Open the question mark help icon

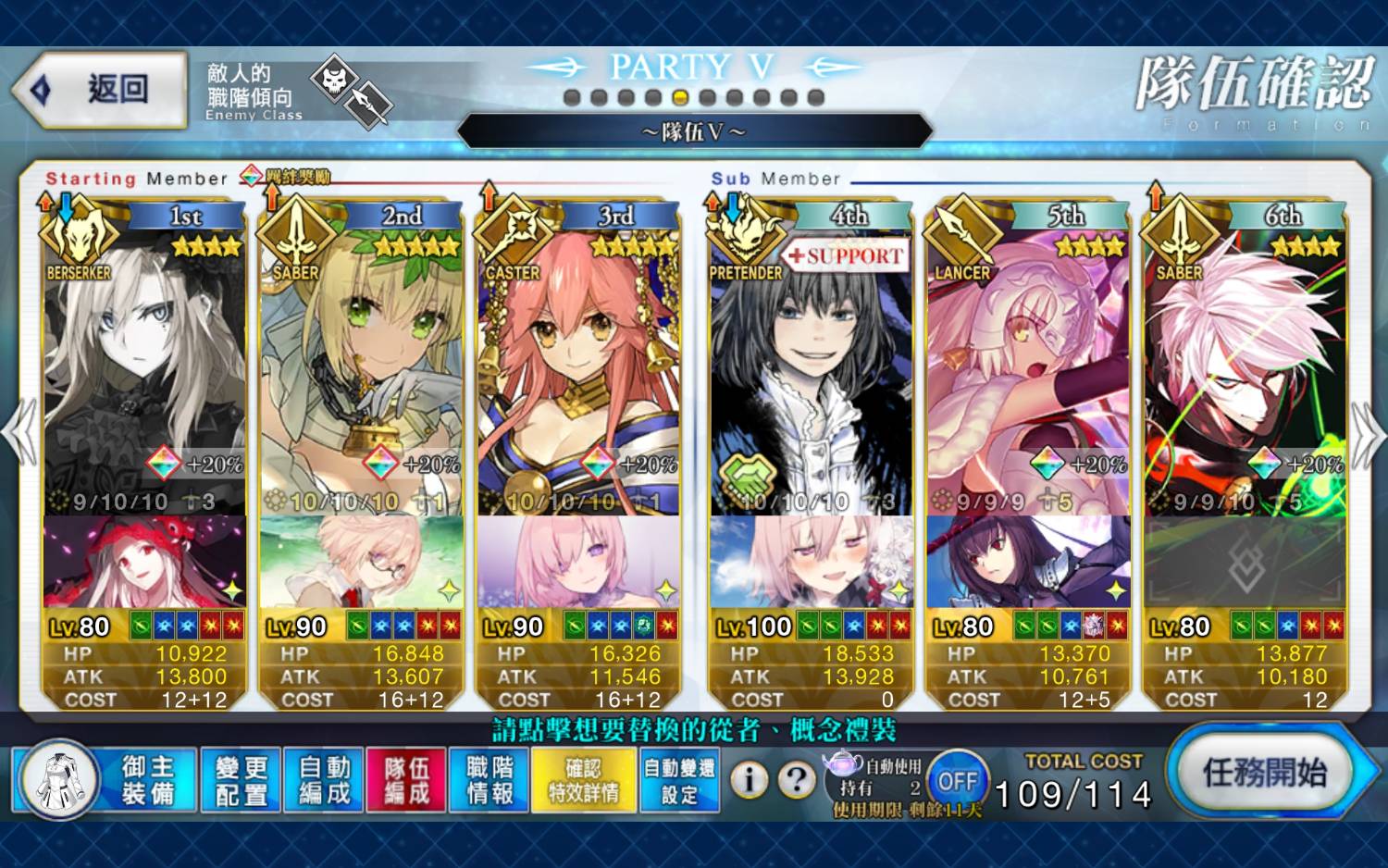[x=796, y=781]
